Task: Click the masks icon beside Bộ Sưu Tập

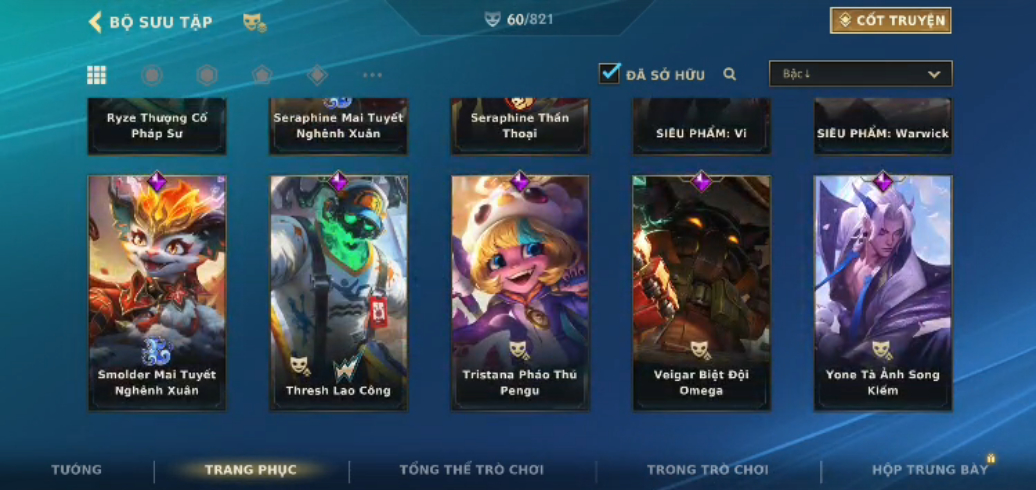Action: pyautogui.click(x=254, y=22)
